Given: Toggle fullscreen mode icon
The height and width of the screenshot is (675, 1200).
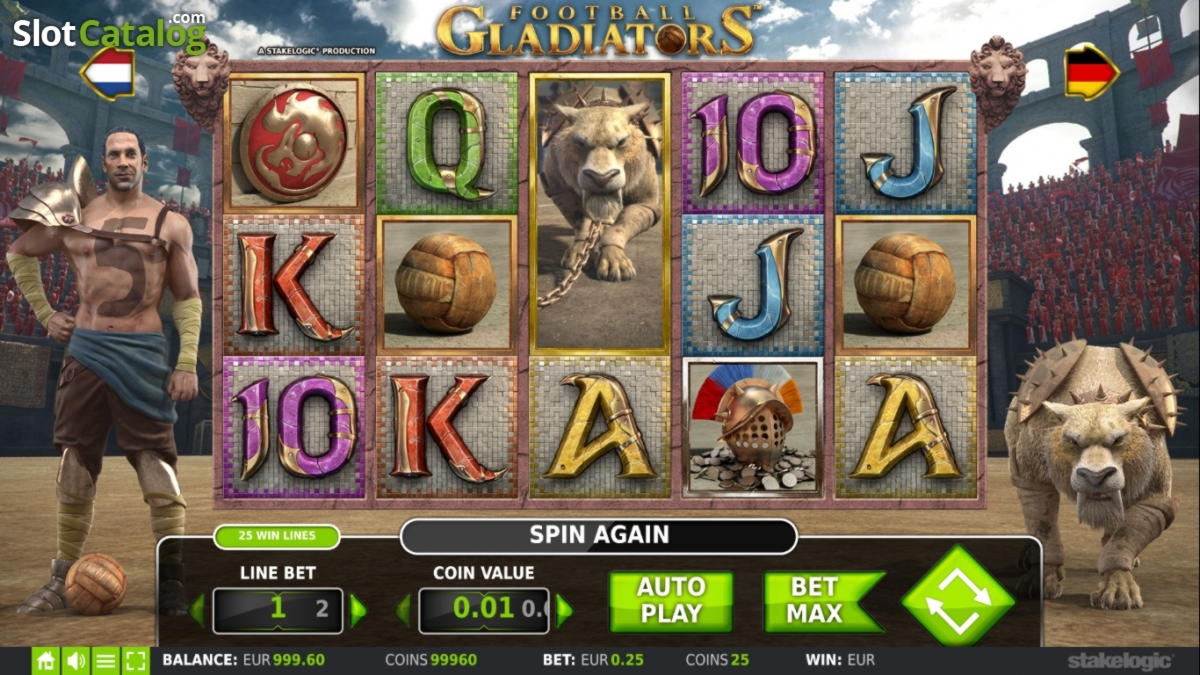Looking at the screenshot, I should (135, 661).
